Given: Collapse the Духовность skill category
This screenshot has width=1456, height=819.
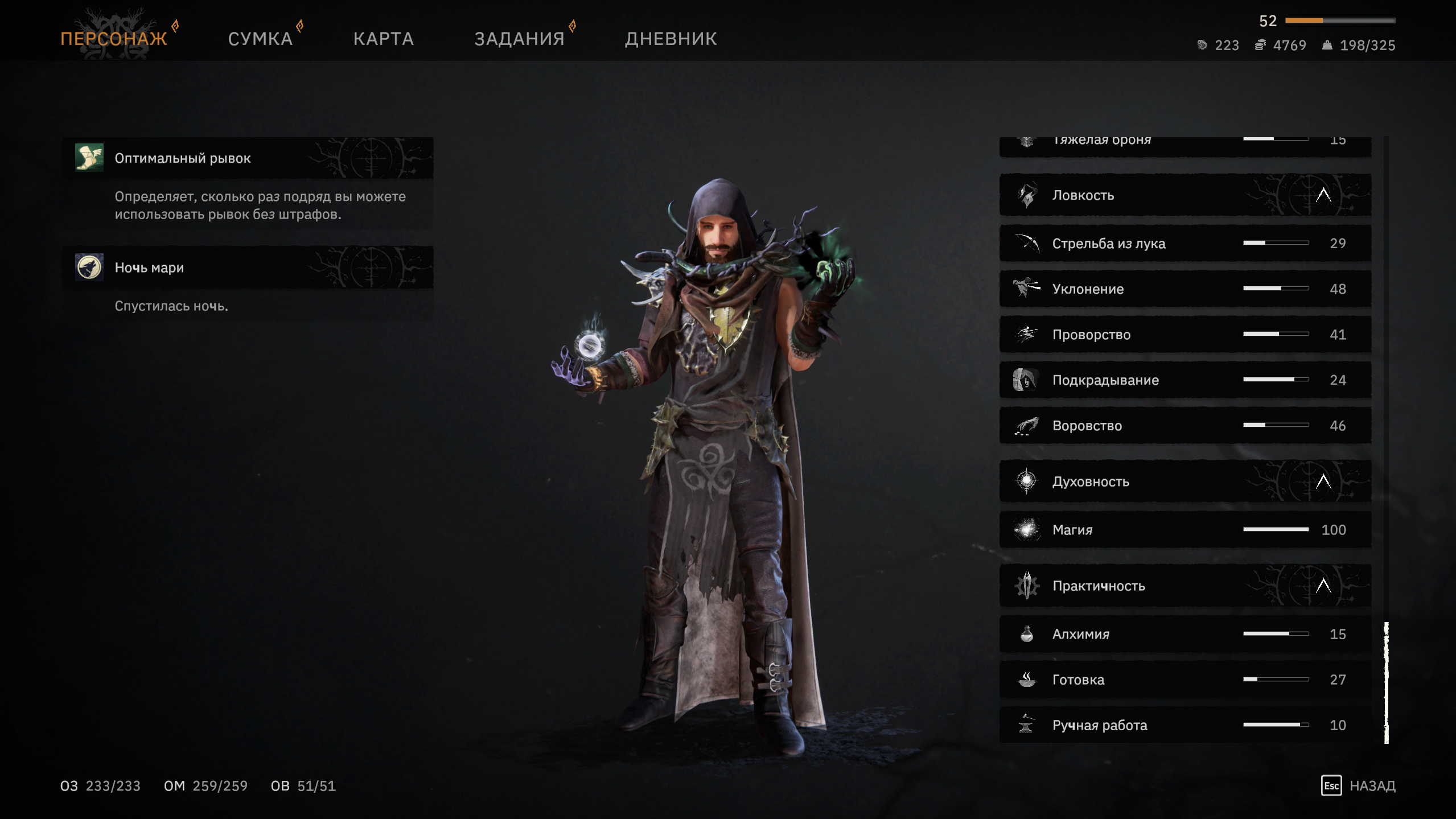Looking at the screenshot, I should click(x=1323, y=481).
